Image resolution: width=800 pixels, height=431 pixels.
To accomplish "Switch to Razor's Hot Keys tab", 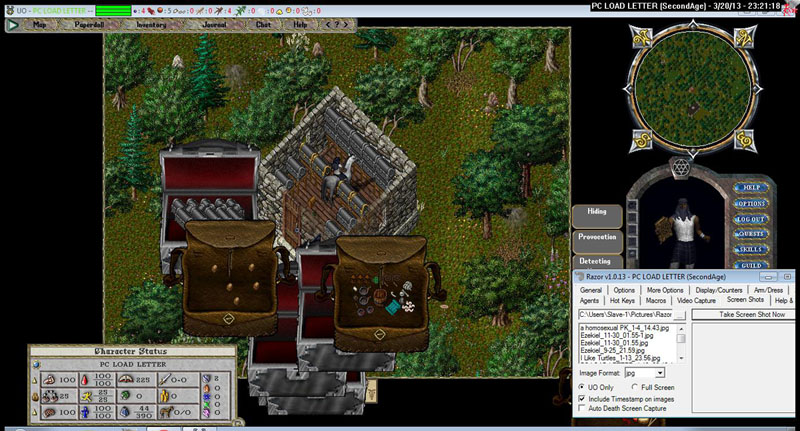I will (x=622, y=300).
